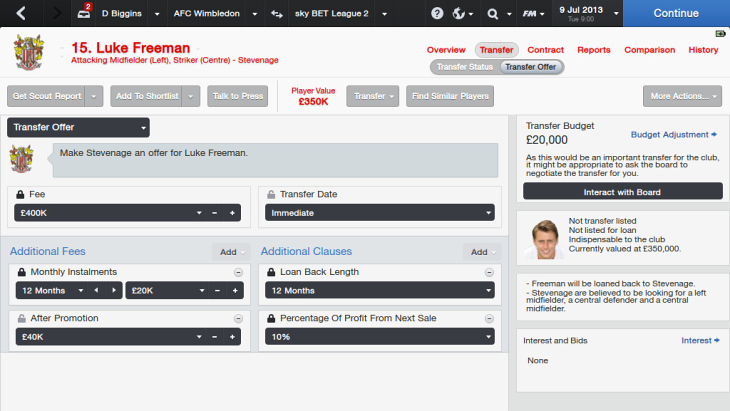
Task: Get Scout Report on Luke Freeman
Action: [x=45, y=96]
